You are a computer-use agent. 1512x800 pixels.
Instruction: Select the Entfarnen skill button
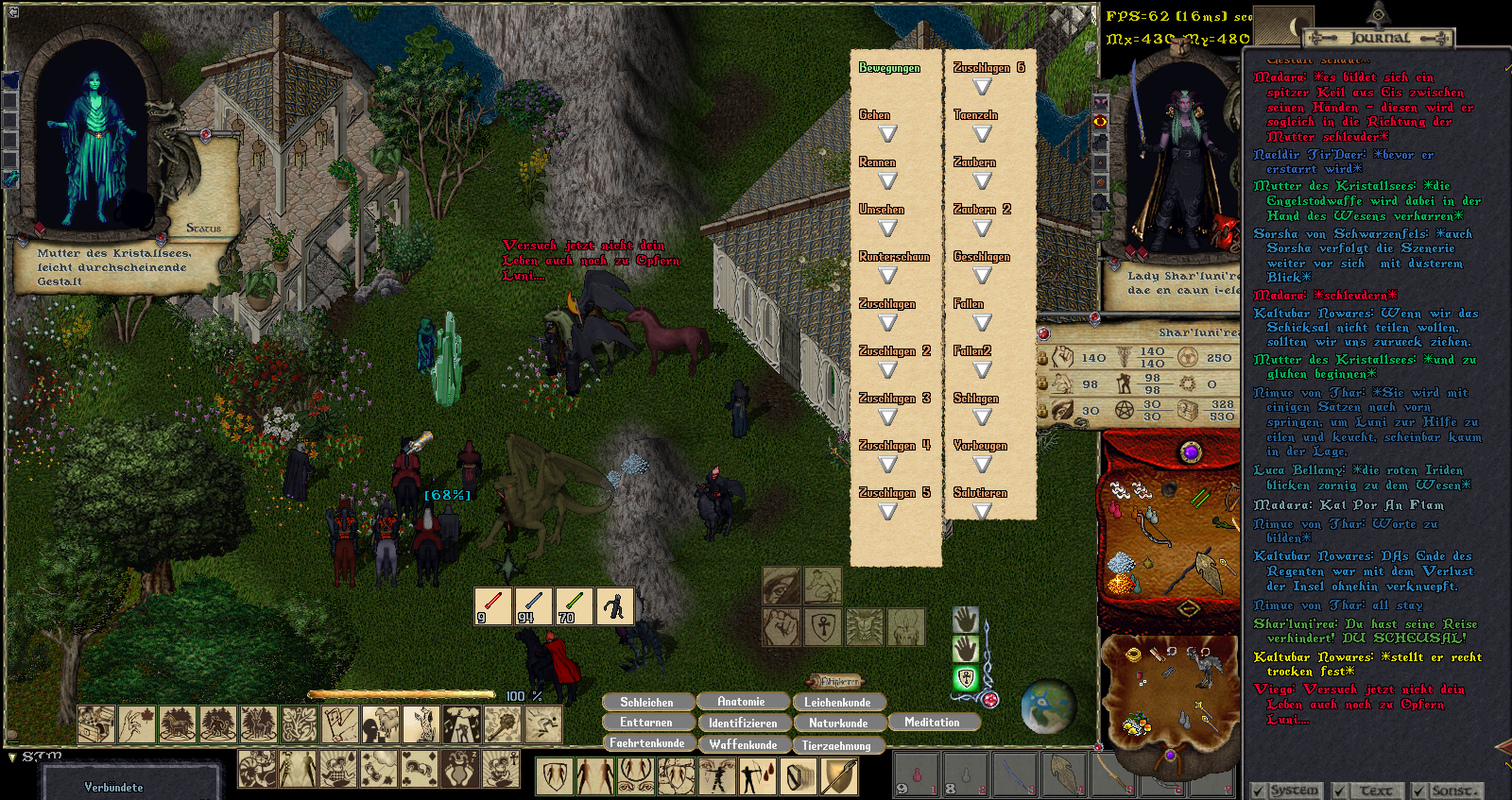point(647,723)
